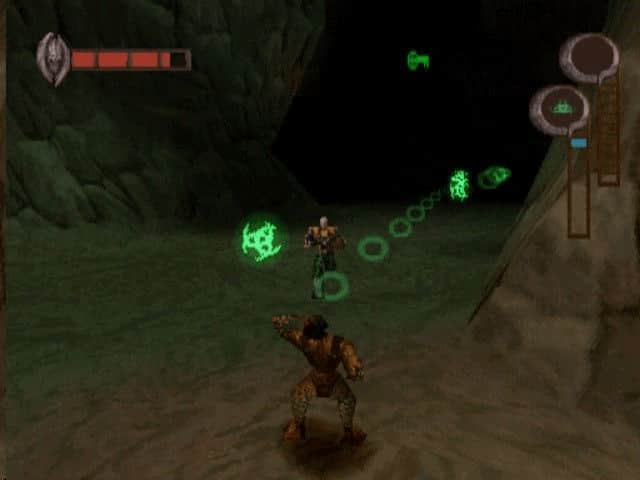Image resolution: width=640 pixels, height=480 pixels.
Task: Click the skull emblem beside the health bar
Action: coord(52,59)
